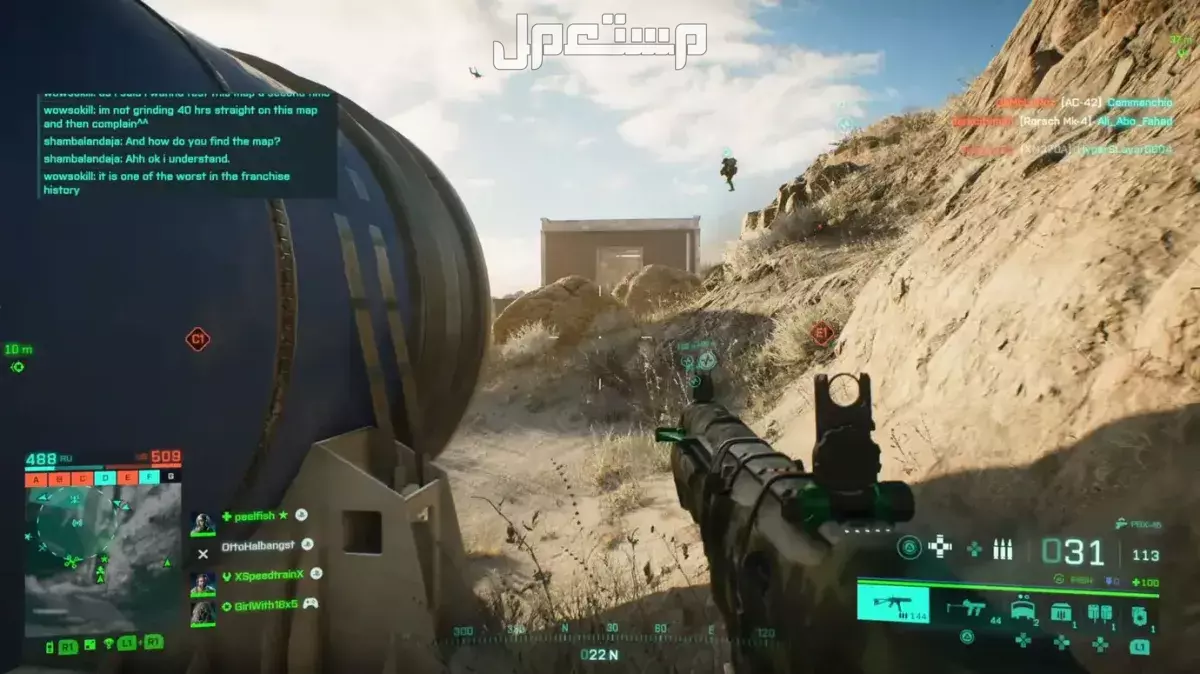
Task: Click the C1 objective marker on HUD
Action: [198, 340]
